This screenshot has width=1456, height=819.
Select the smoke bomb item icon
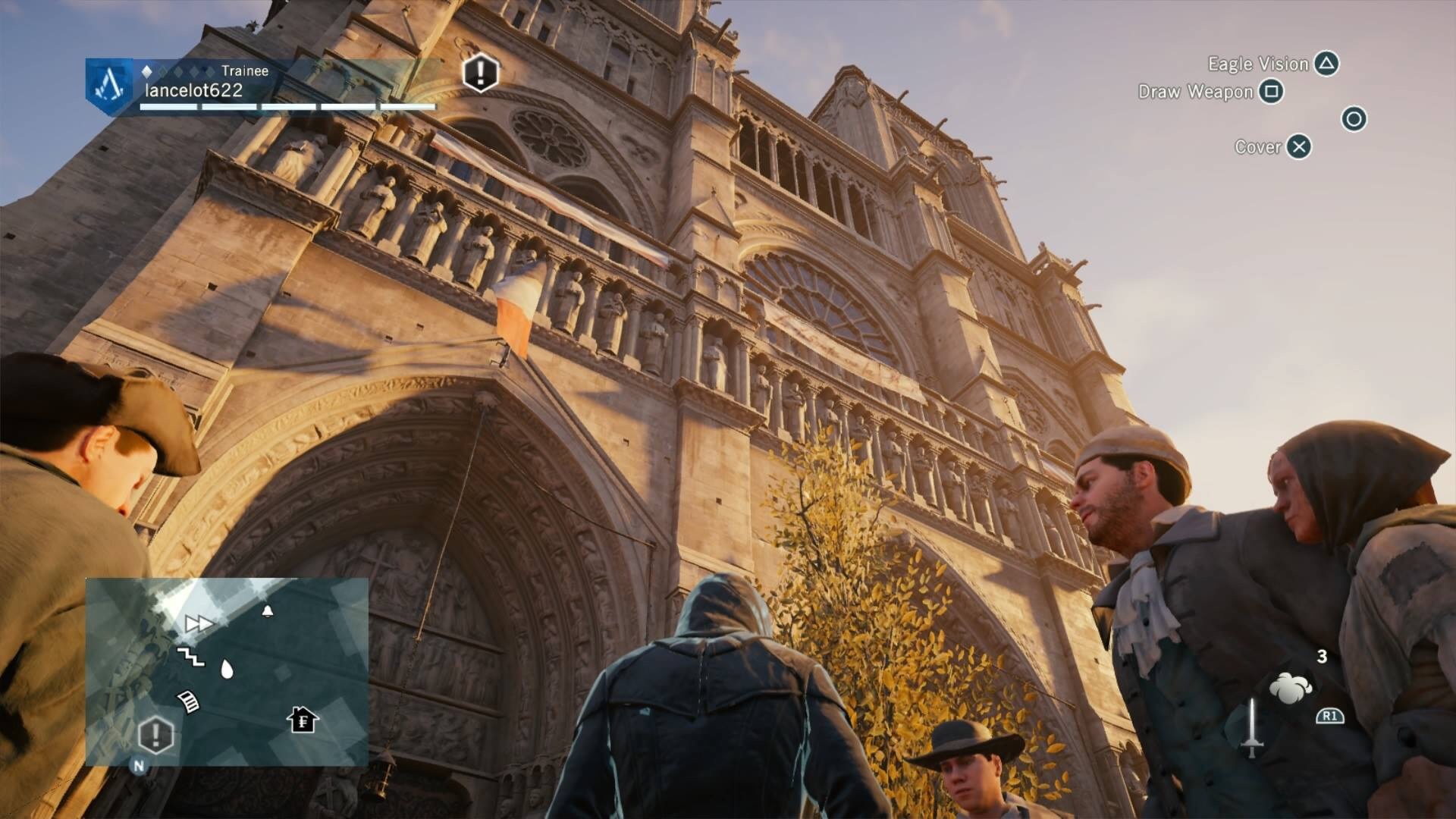click(x=1290, y=688)
